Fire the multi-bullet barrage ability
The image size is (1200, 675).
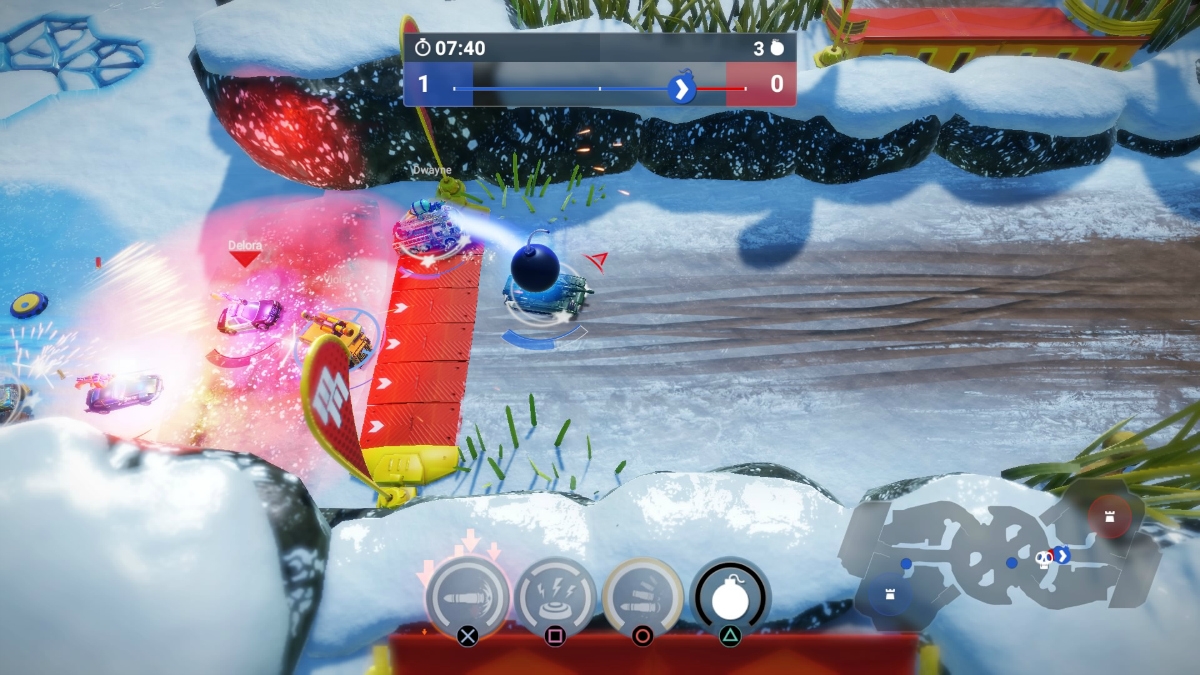643,597
